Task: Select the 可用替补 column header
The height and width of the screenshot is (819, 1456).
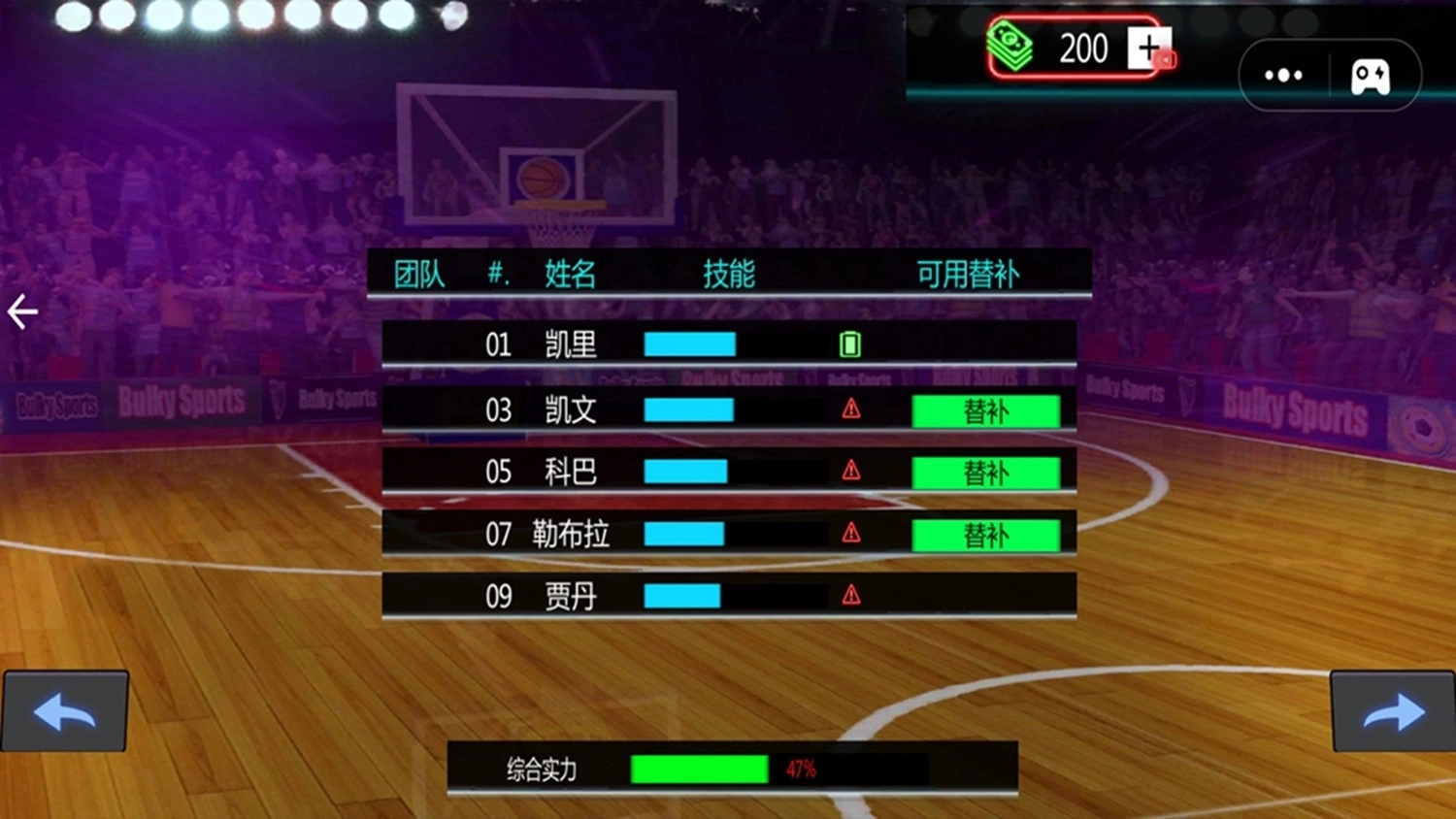Action: [x=967, y=275]
